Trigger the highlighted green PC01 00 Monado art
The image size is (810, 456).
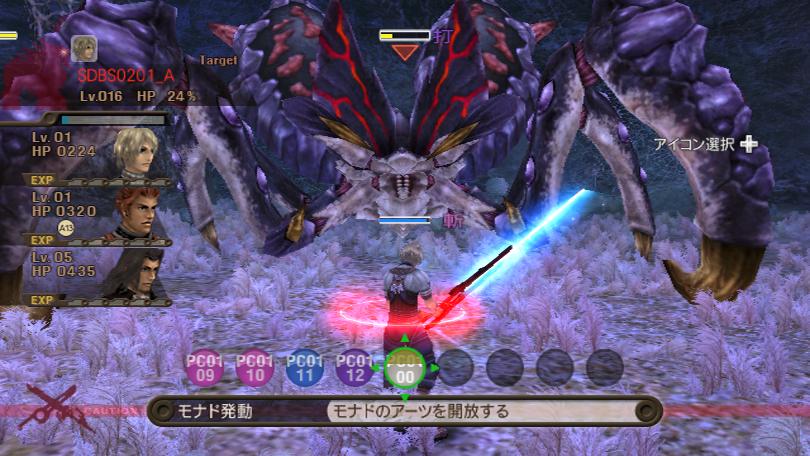405,368
